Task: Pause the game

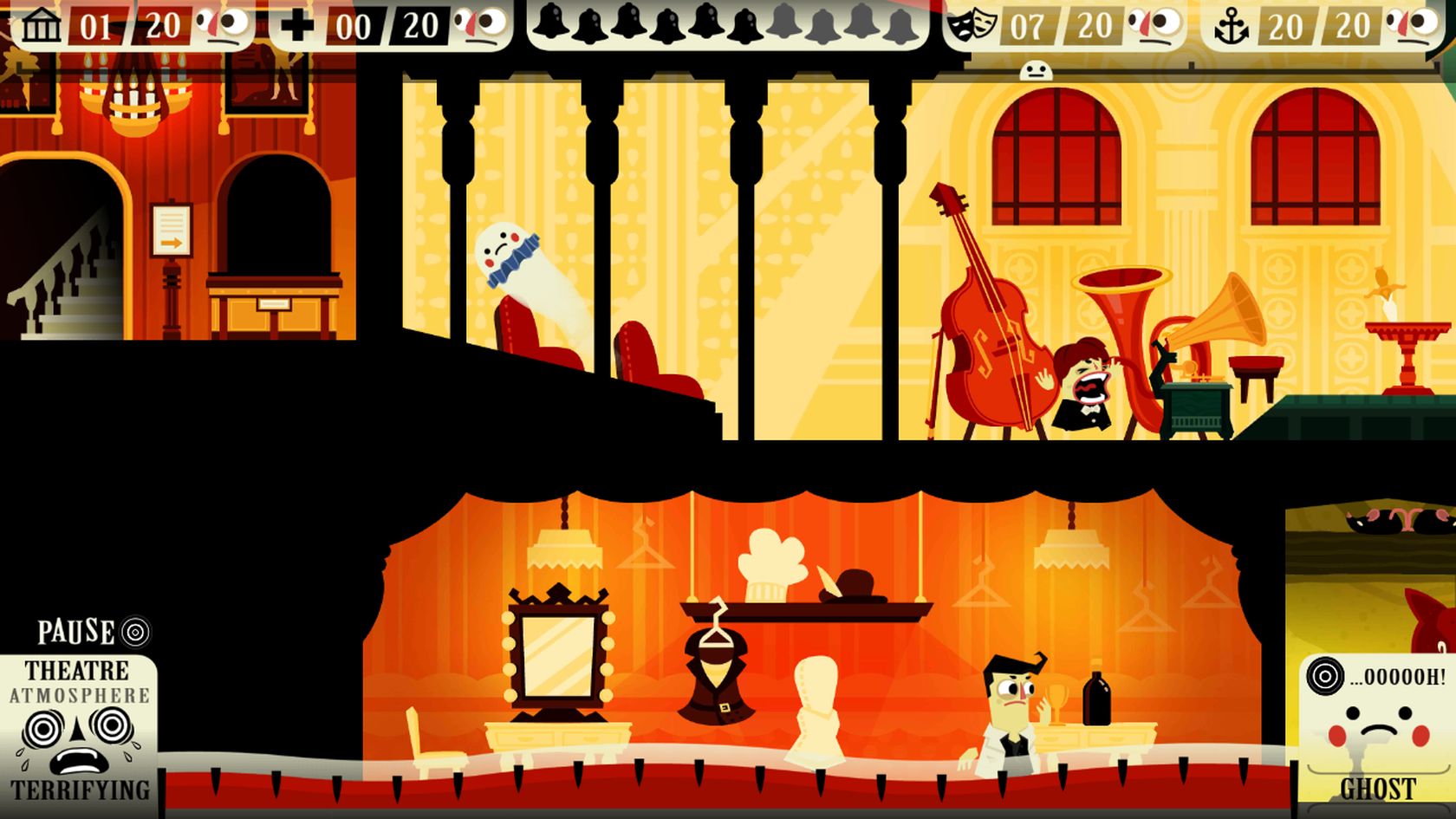Action: coord(92,632)
